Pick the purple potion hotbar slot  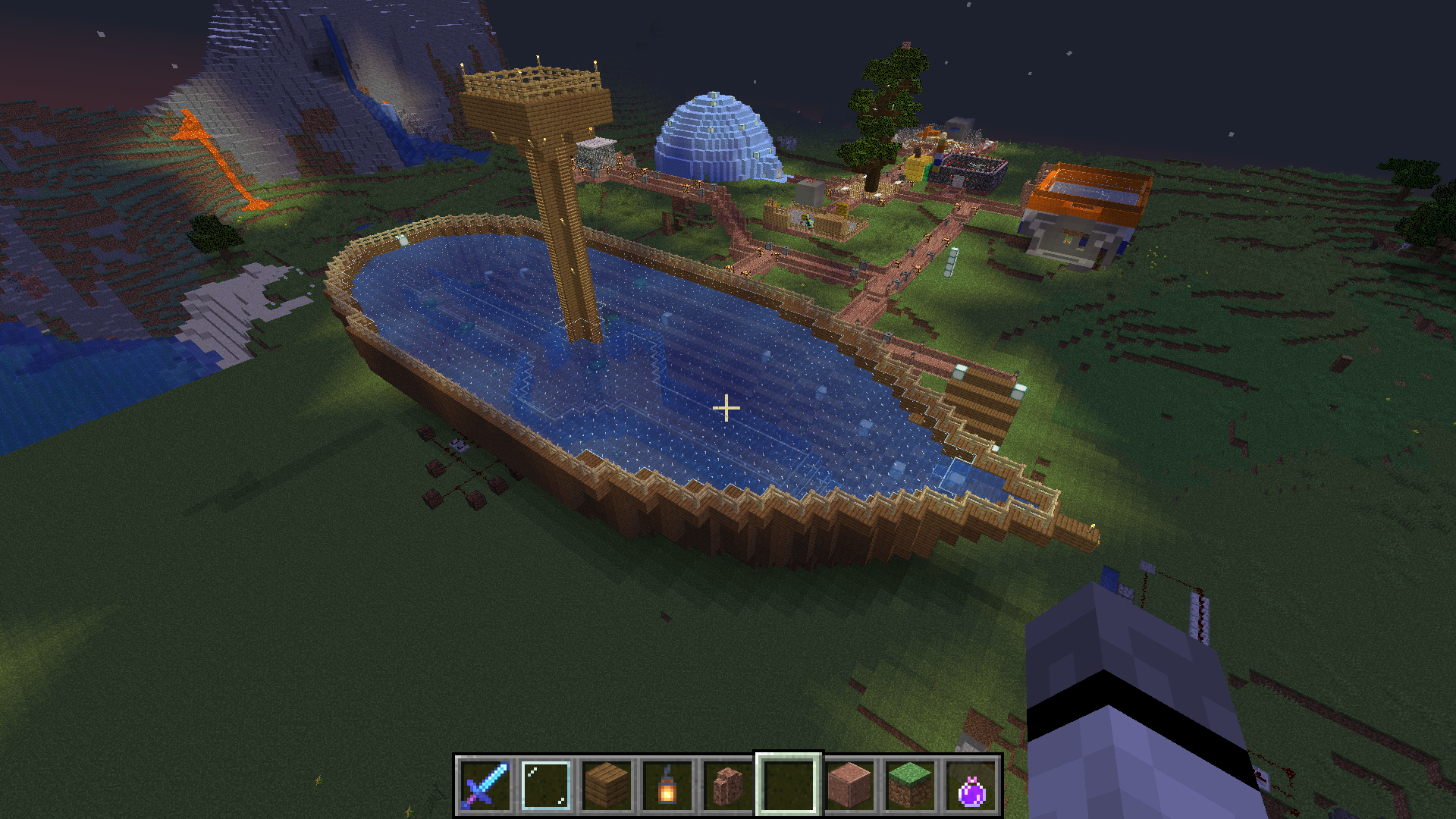click(971, 786)
